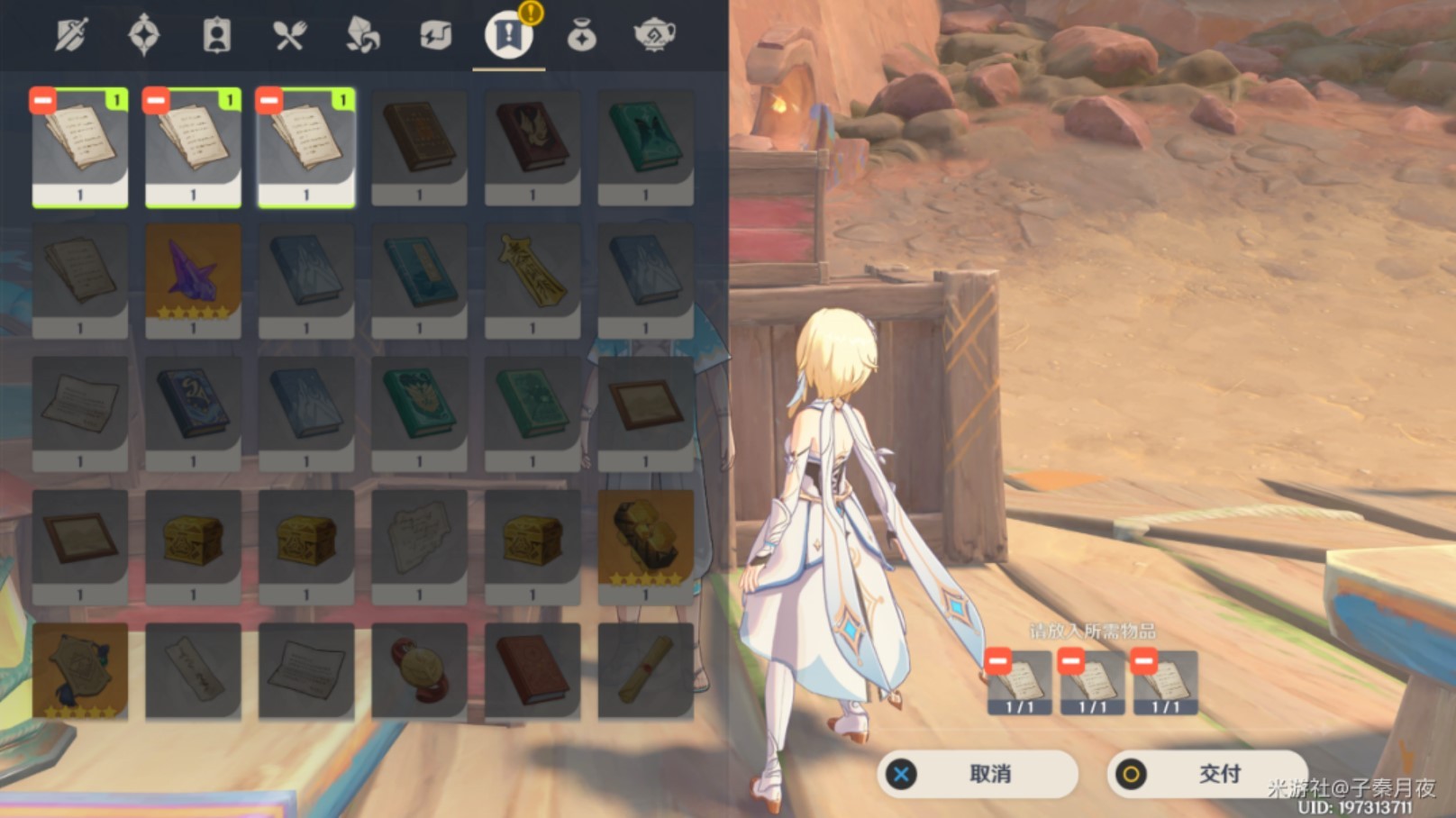
Task: Switch to the weapons tab
Action: pos(71,36)
